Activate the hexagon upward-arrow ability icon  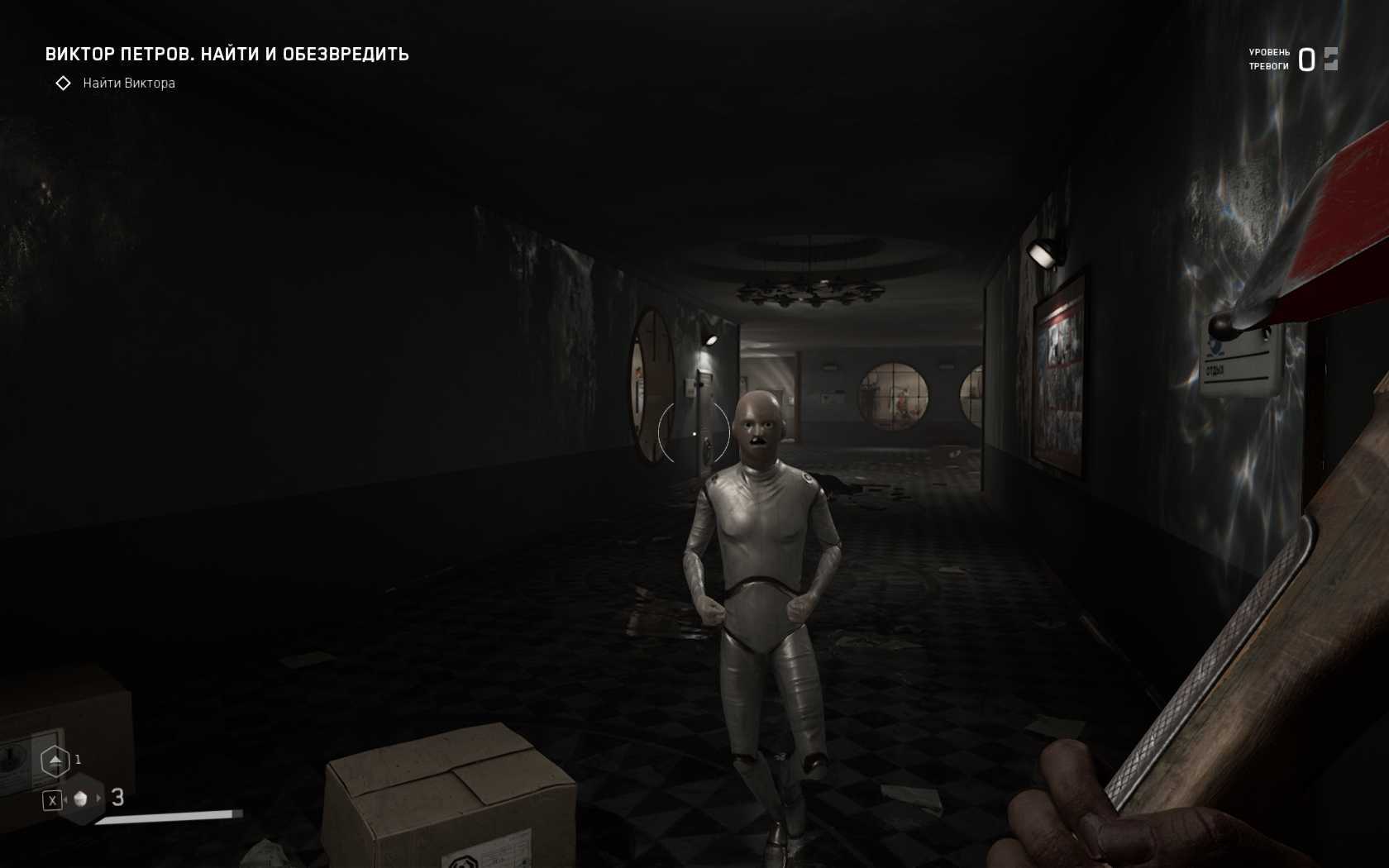click(x=55, y=761)
